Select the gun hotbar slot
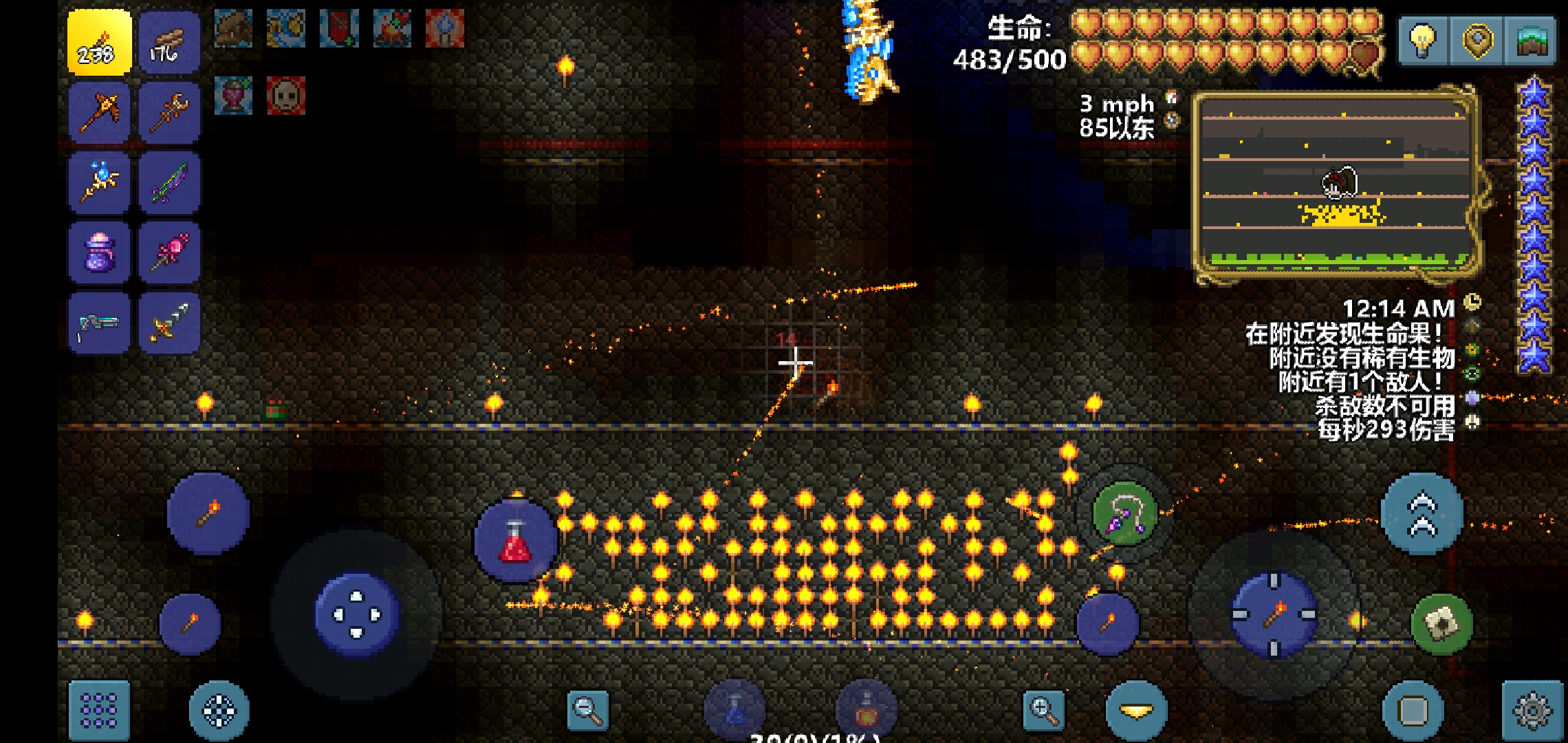Viewport: 1568px width, 743px height. [99, 323]
